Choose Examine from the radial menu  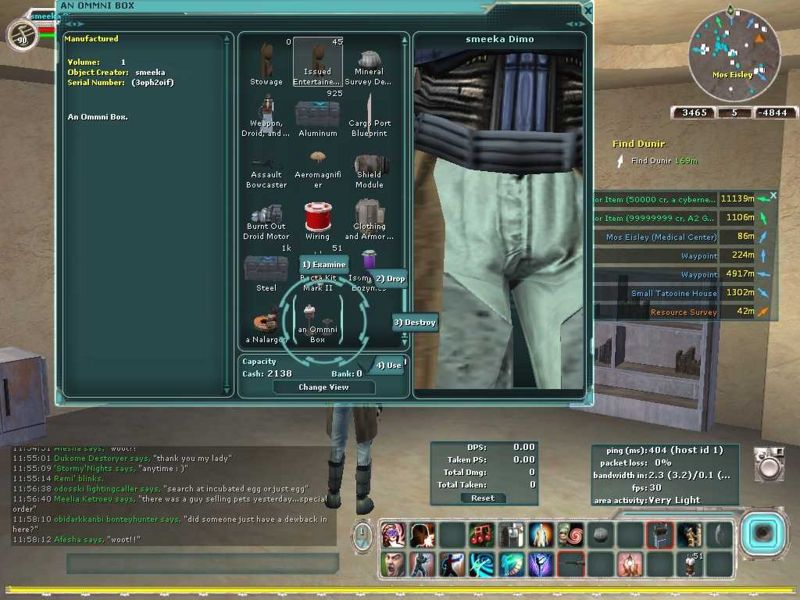tap(323, 264)
